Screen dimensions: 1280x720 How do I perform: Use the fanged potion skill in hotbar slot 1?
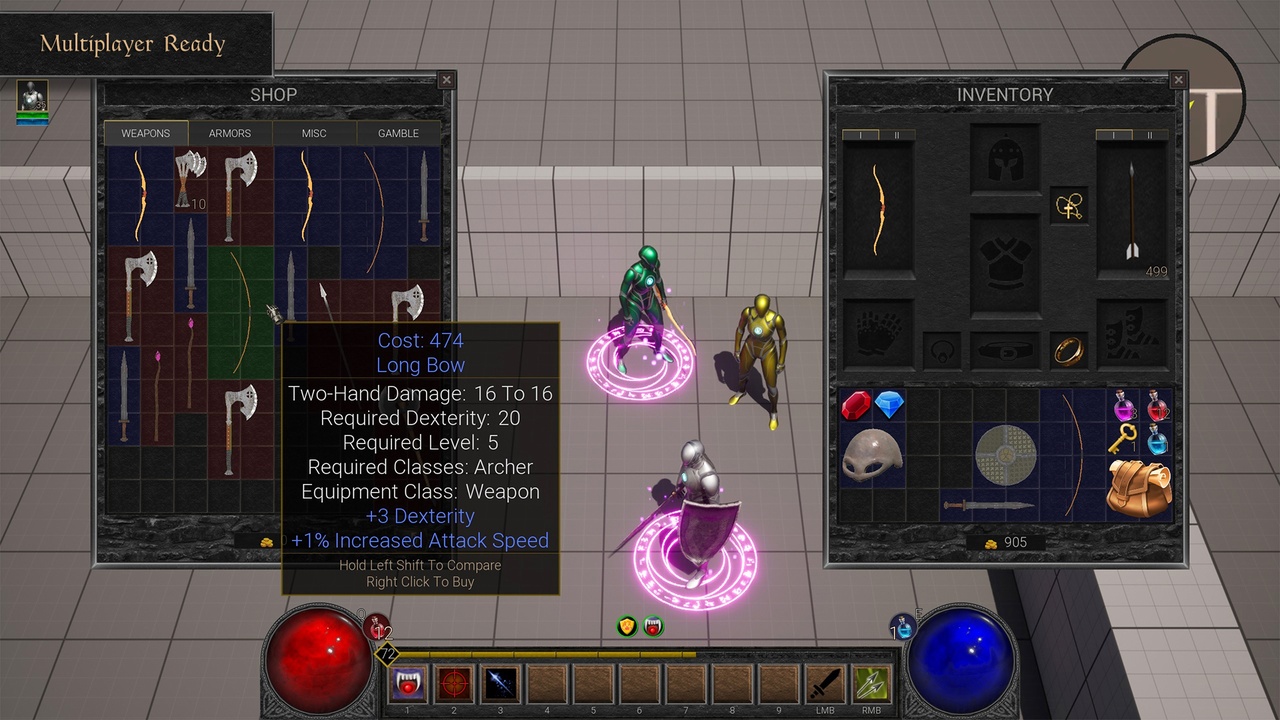click(x=408, y=684)
